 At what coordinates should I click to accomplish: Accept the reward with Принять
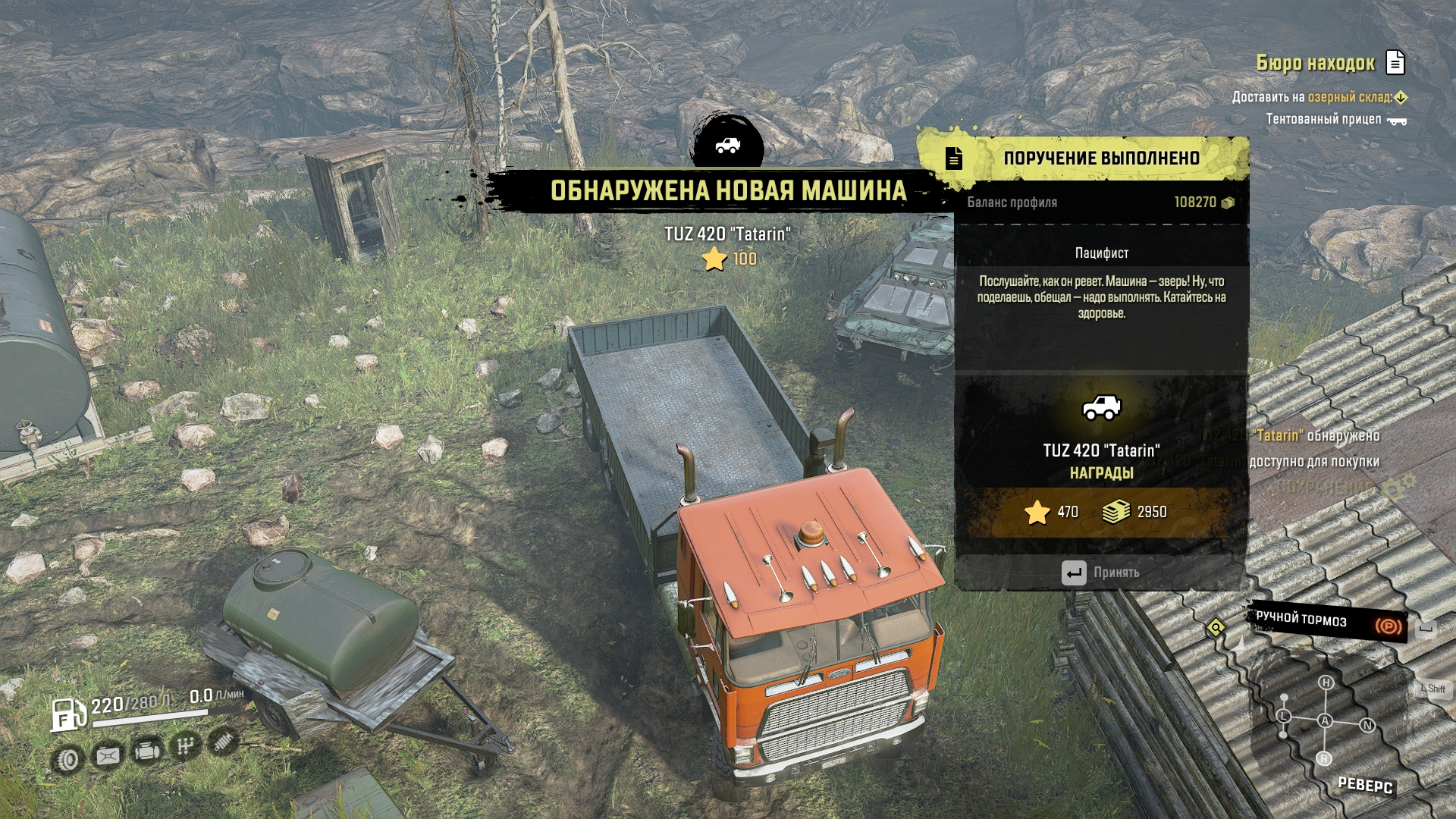tap(1101, 573)
